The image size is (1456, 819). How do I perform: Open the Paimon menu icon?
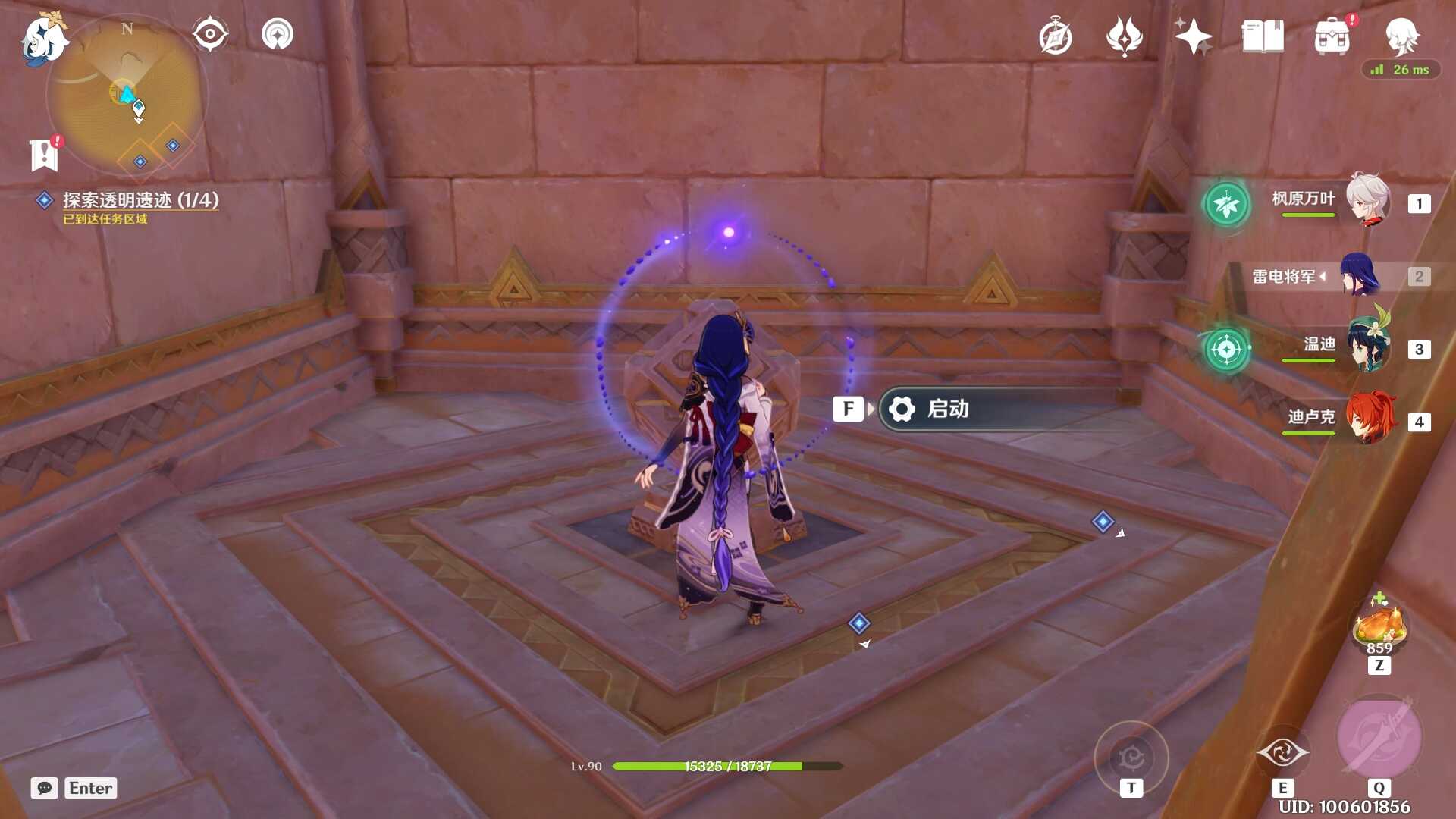coord(42,38)
